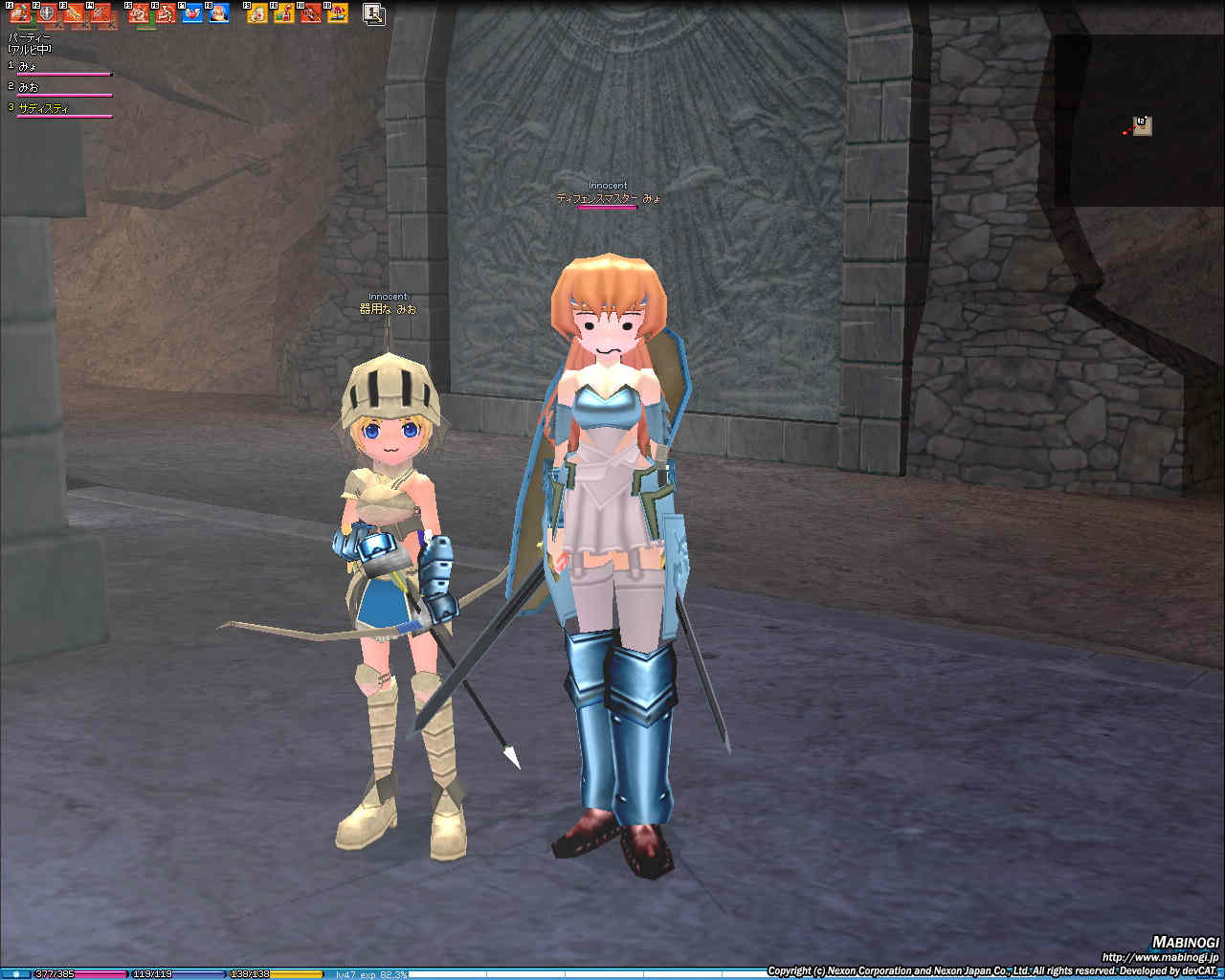Select party member みょ in party list
The width and height of the screenshot is (1225, 980).
(x=31, y=66)
